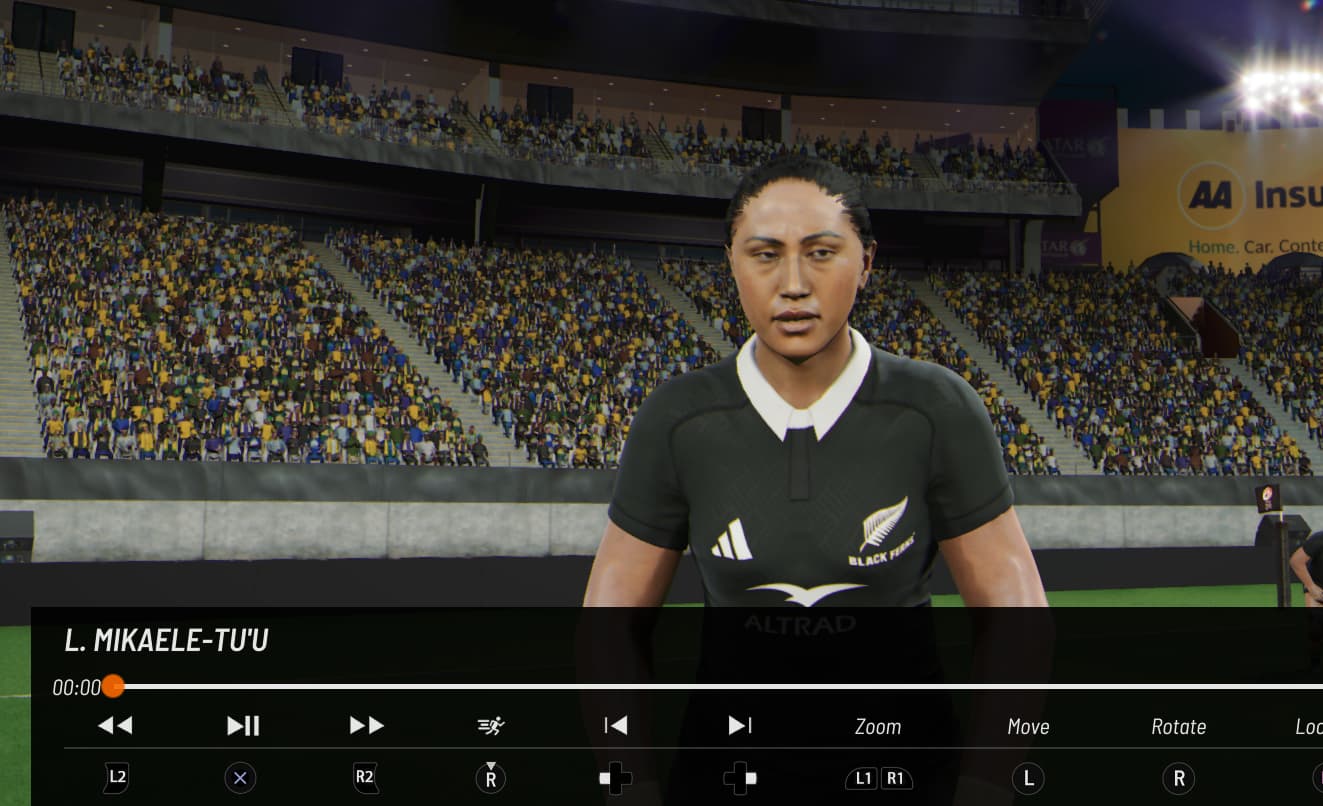
Task: Click the rewind double-arrow icon
Action: click(x=115, y=726)
